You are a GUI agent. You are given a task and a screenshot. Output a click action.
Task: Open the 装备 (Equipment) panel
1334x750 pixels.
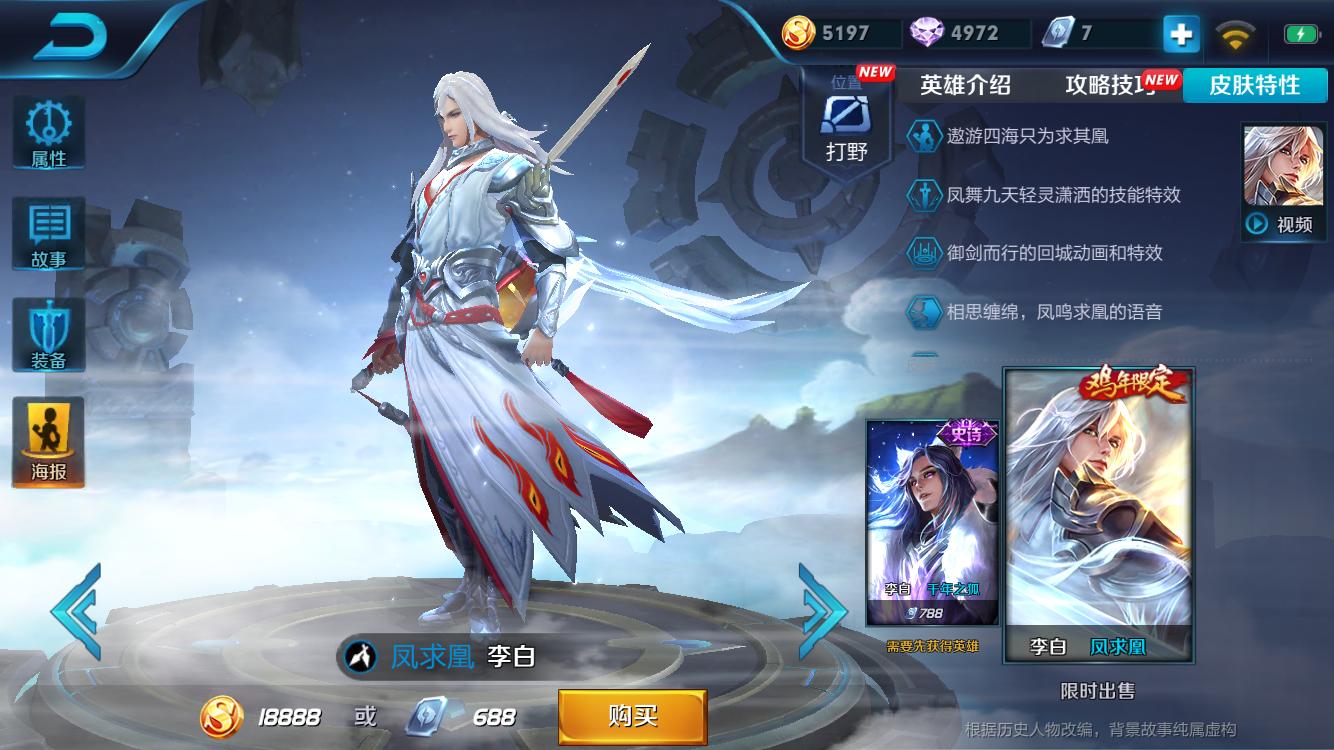tap(47, 333)
